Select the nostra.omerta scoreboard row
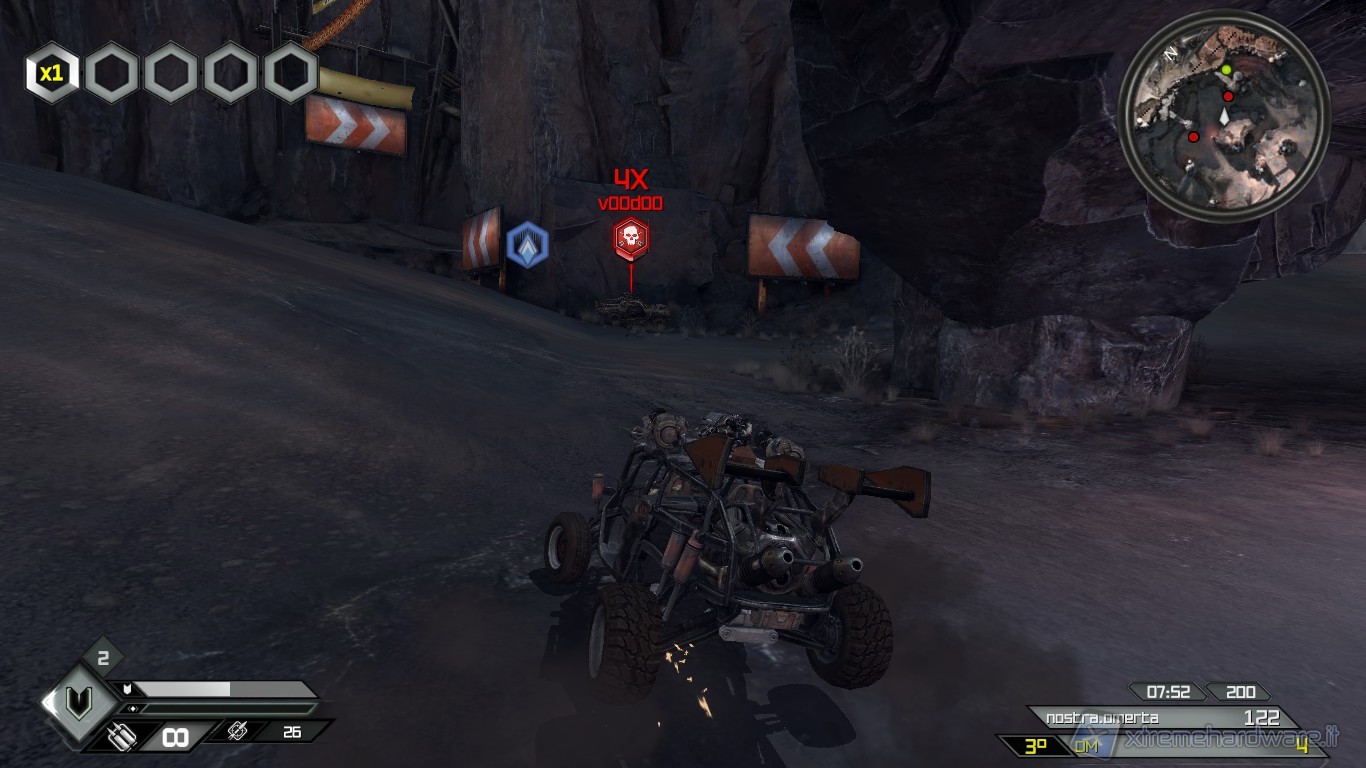 (x=1160, y=718)
